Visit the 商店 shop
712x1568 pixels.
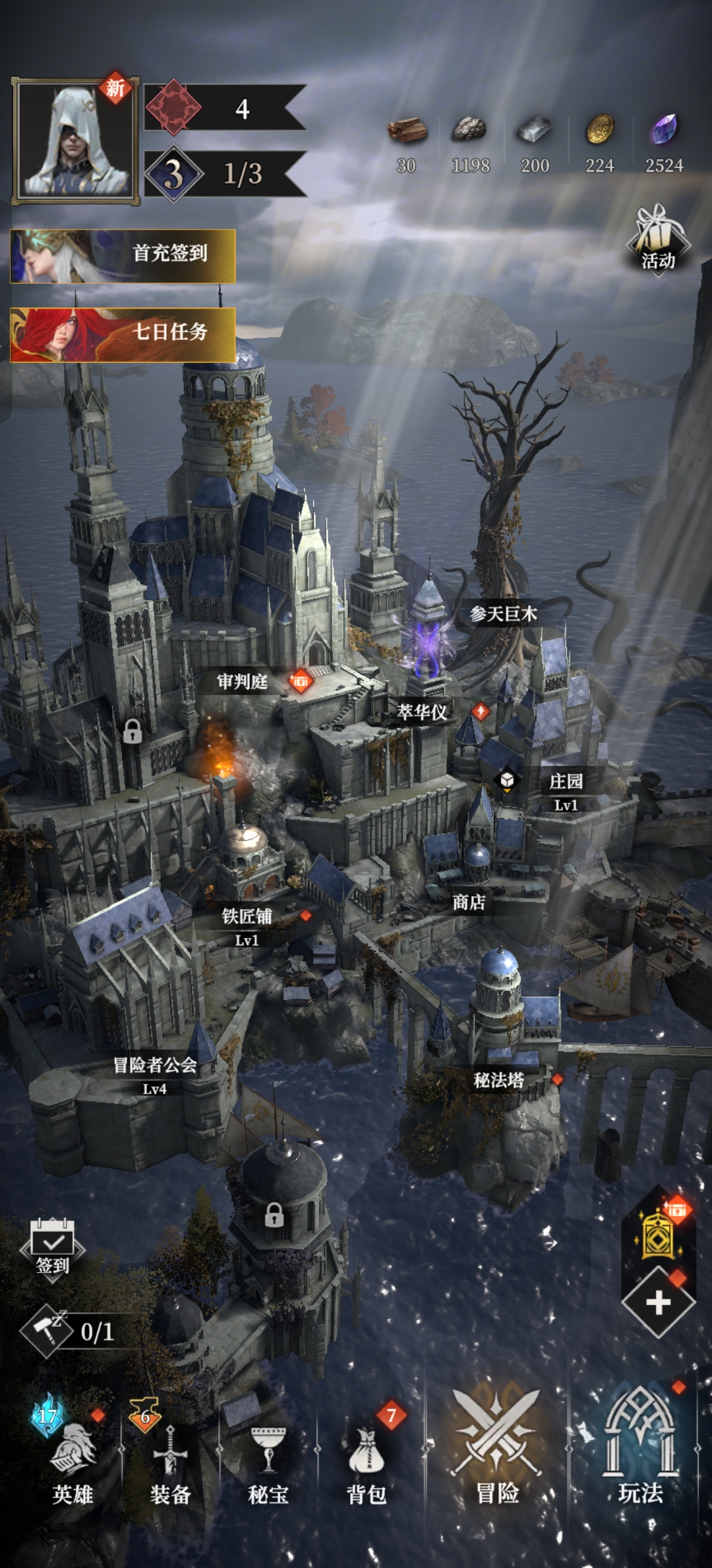tap(469, 902)
